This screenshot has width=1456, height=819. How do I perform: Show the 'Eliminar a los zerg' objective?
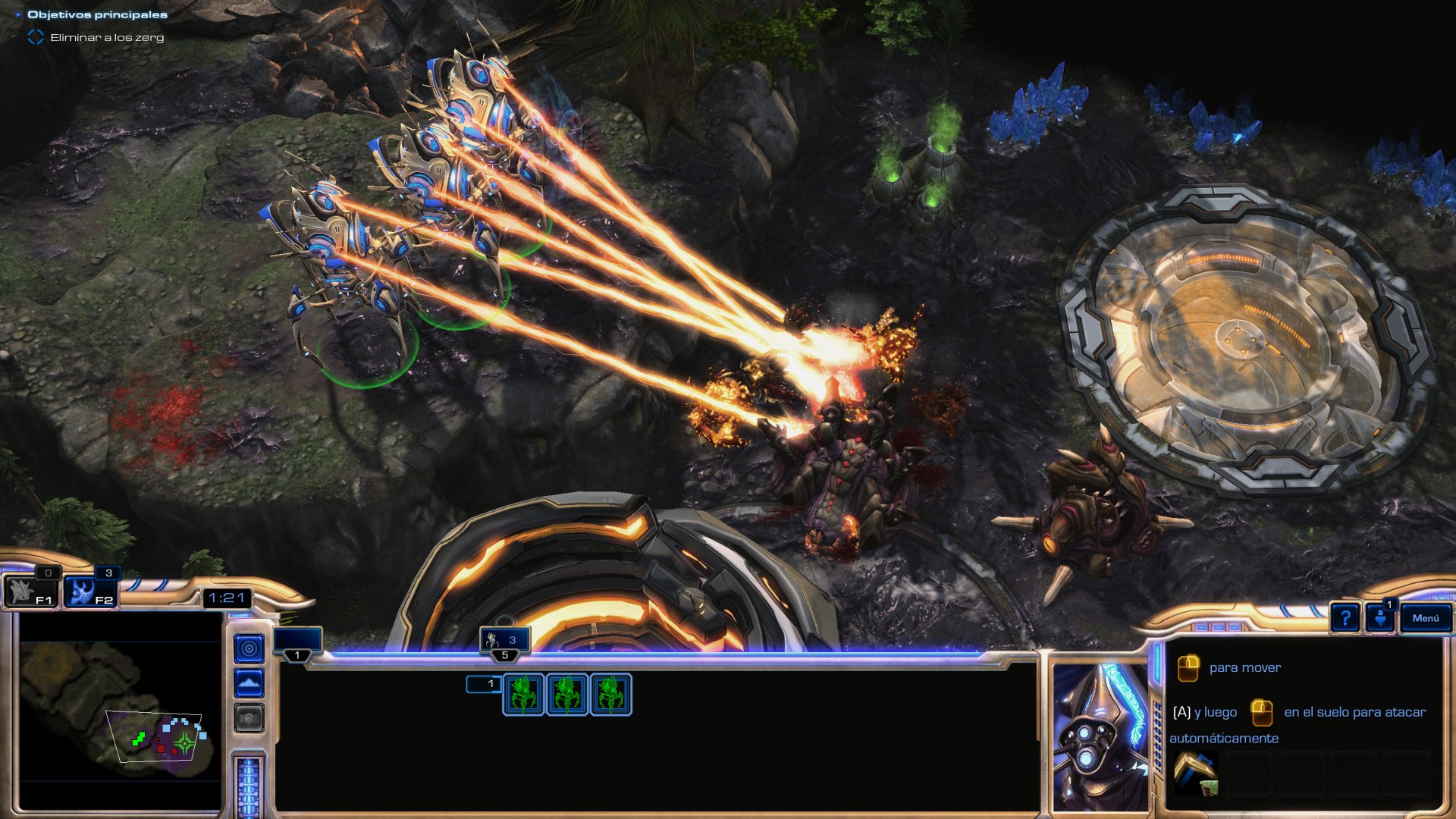(x=106, y=37)
